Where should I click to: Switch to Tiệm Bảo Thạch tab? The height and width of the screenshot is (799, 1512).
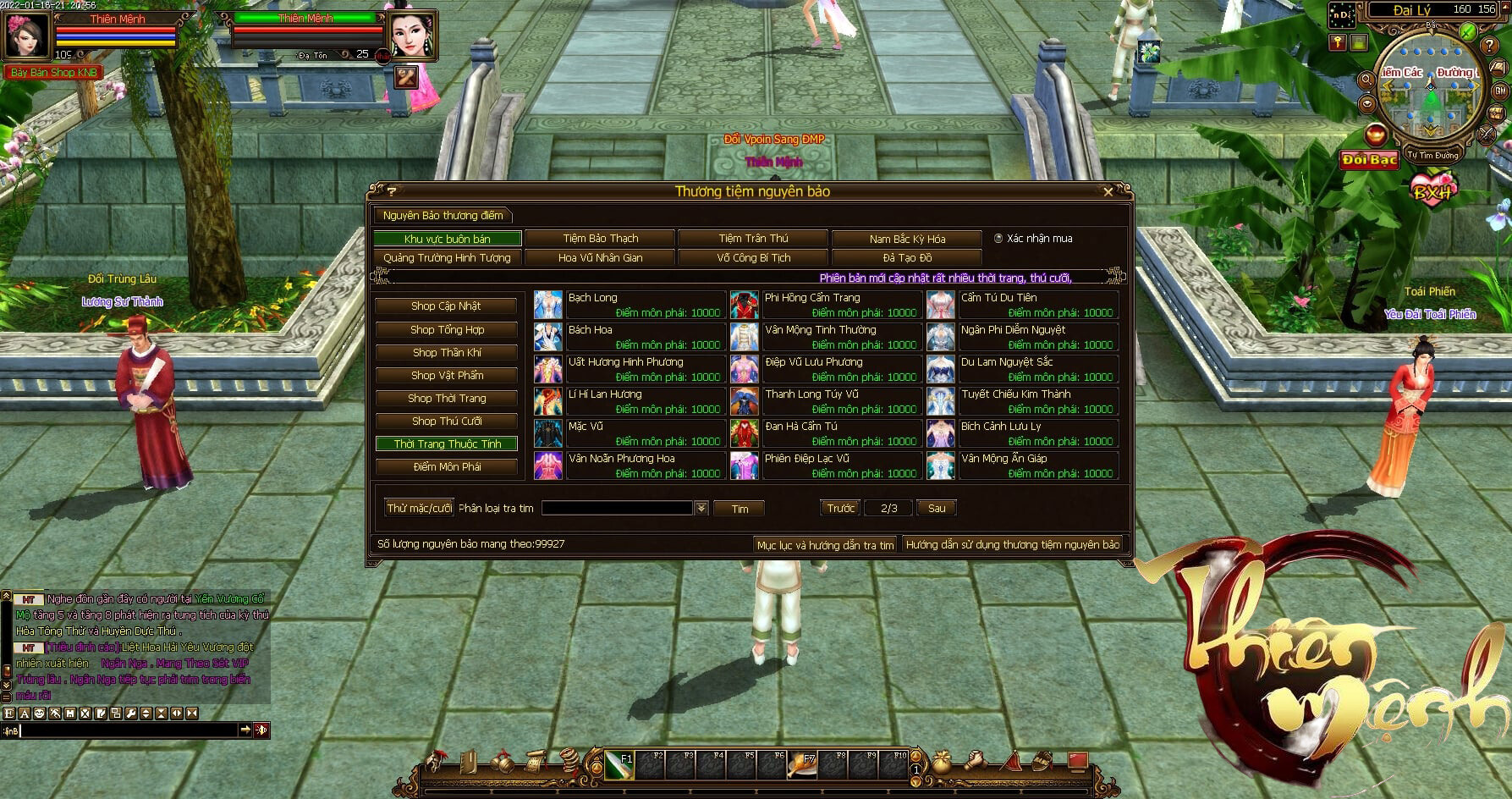(x=600, y=239)
